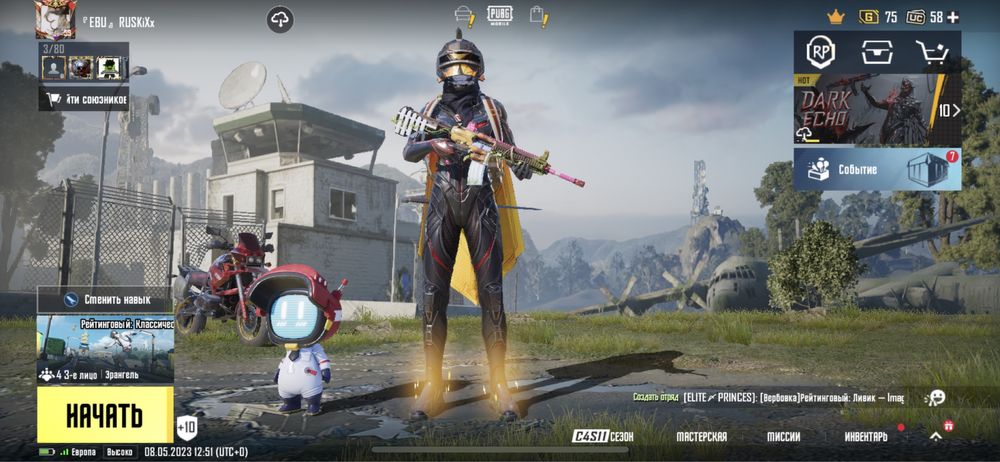Viewport: 1000px width, 462px height.
Task: Open the shop cart icon
Action: coord(932,53)
